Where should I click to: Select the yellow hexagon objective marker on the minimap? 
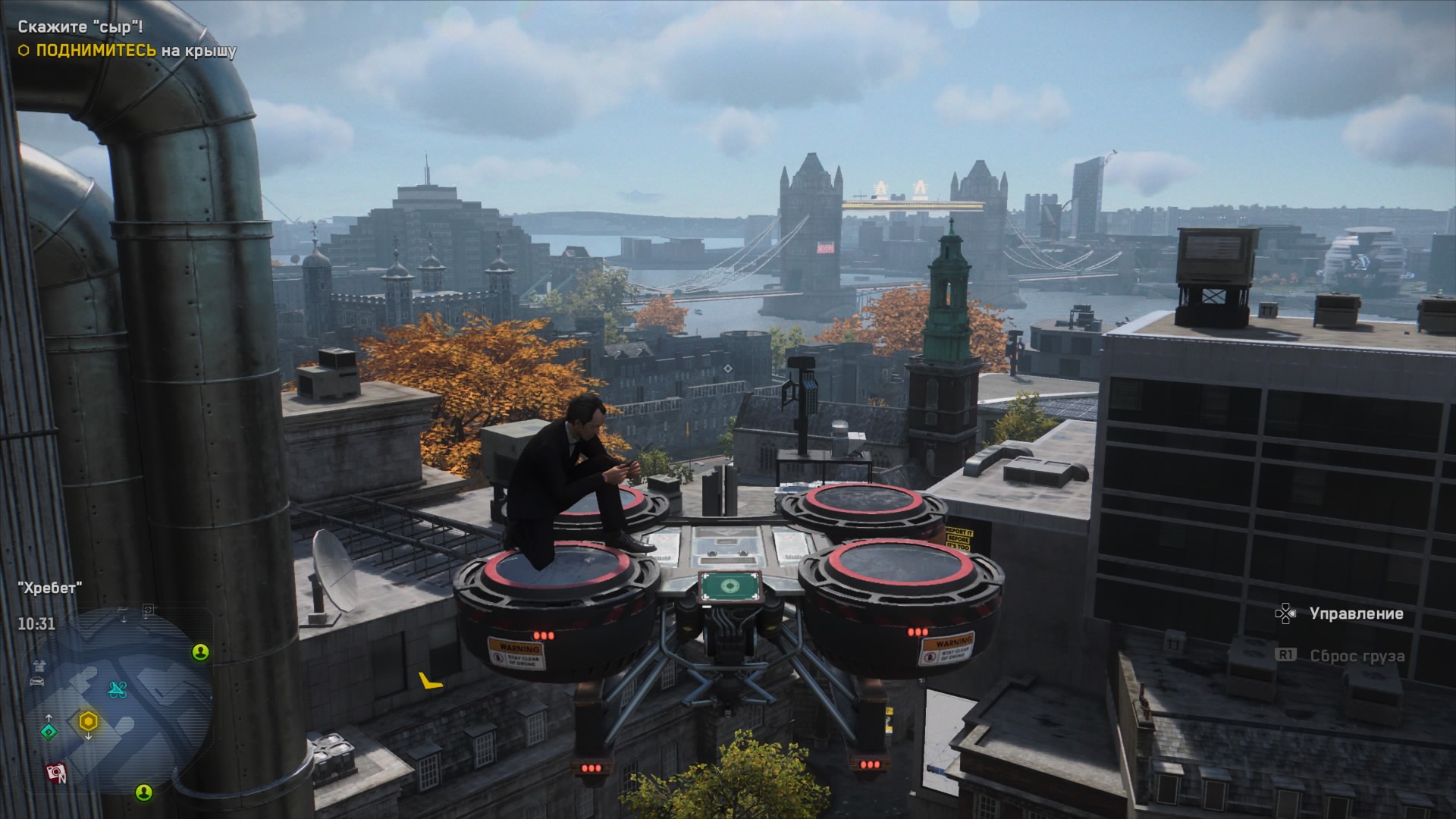88,720
